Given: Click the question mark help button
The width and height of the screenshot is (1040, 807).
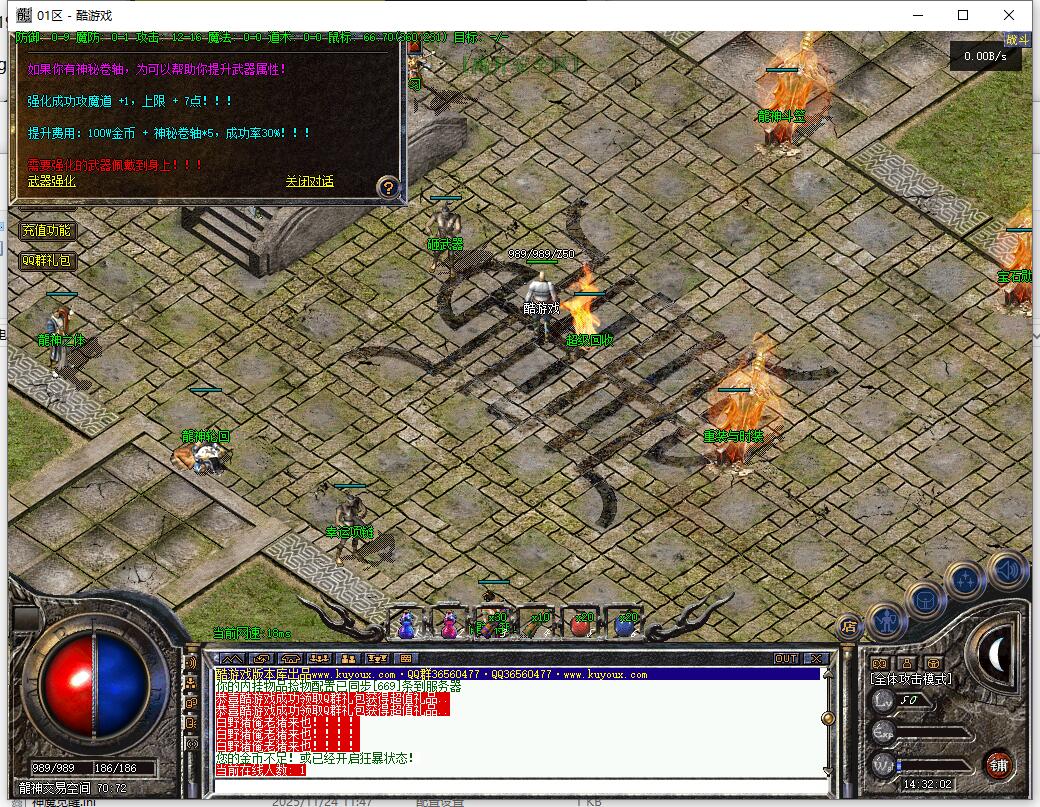Looking at the screenshot, I should tap(389, 187).
